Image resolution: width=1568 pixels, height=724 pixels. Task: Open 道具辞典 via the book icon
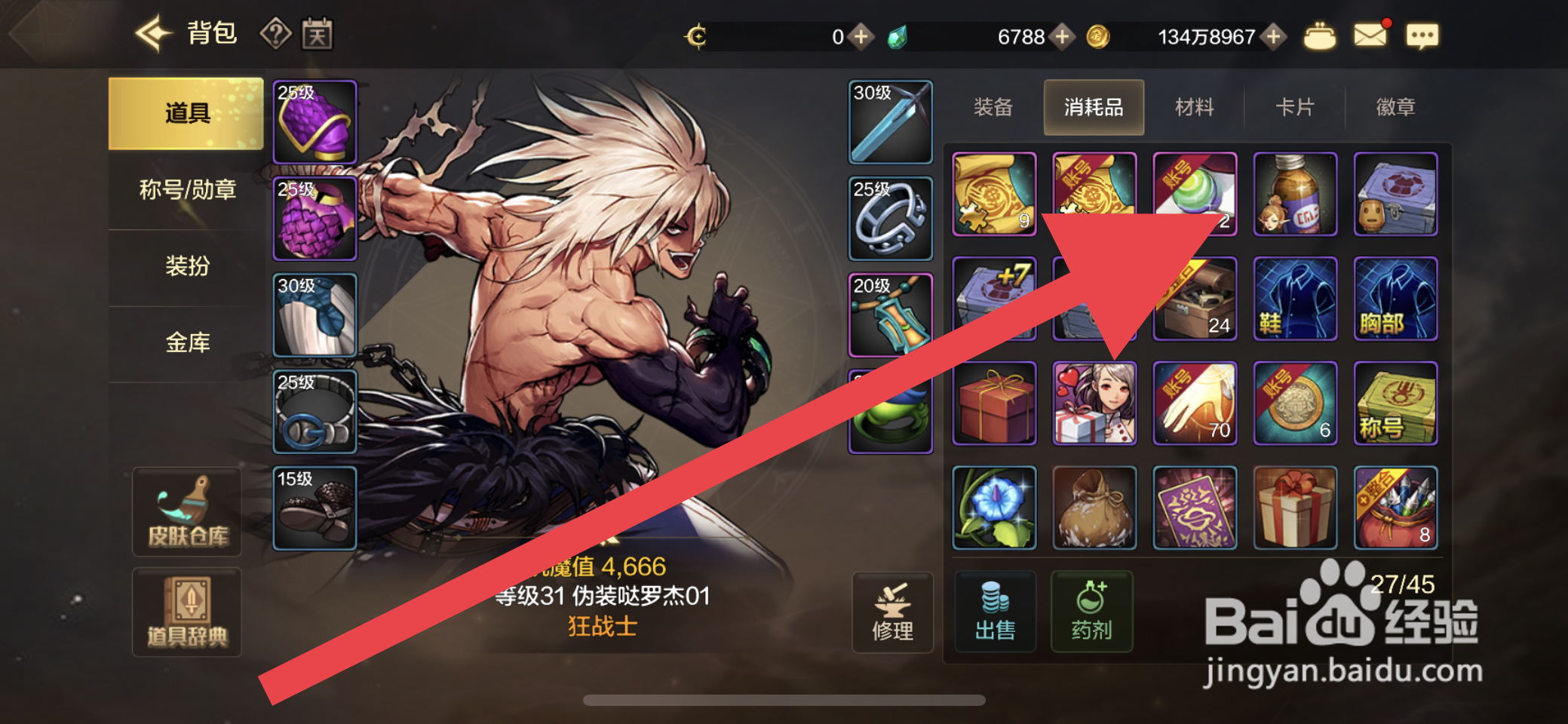[x=186, y=612]
